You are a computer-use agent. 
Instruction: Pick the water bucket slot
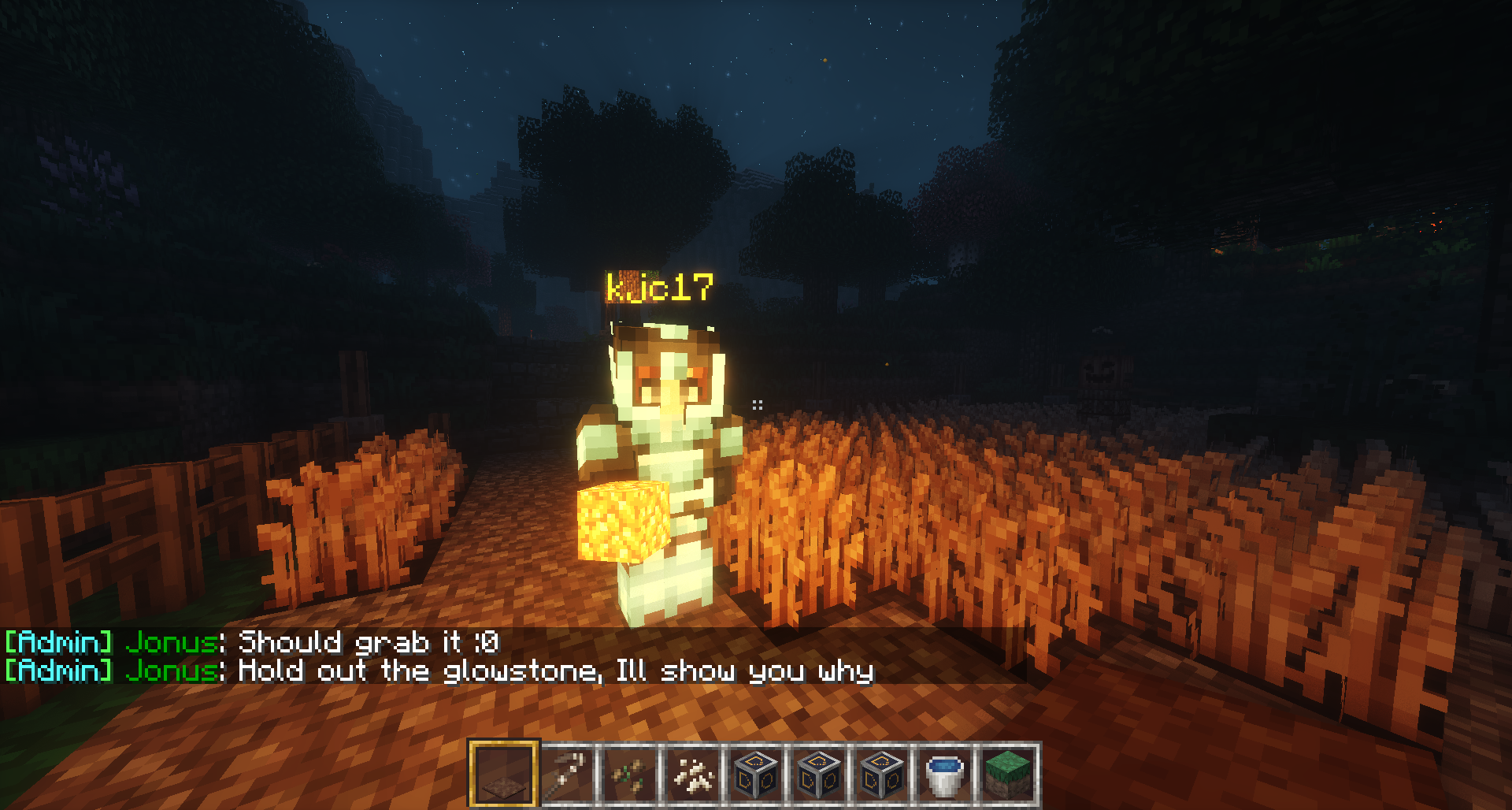click(944, 774)
